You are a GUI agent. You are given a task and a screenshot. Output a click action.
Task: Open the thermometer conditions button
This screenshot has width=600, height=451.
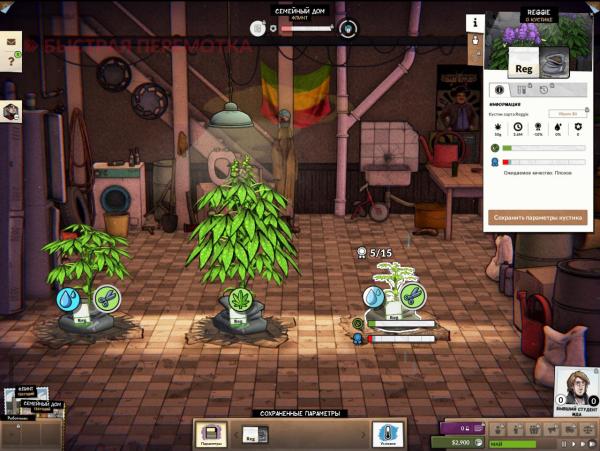[x=386, y=434]
